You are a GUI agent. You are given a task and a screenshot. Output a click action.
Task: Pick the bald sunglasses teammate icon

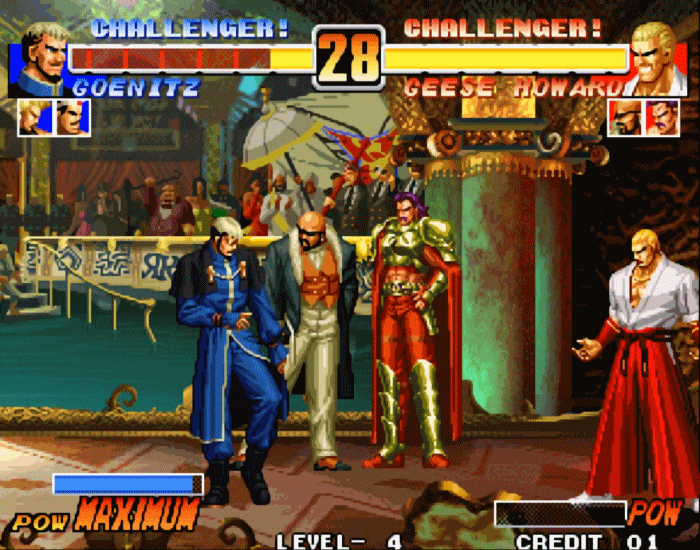(625, 118)
